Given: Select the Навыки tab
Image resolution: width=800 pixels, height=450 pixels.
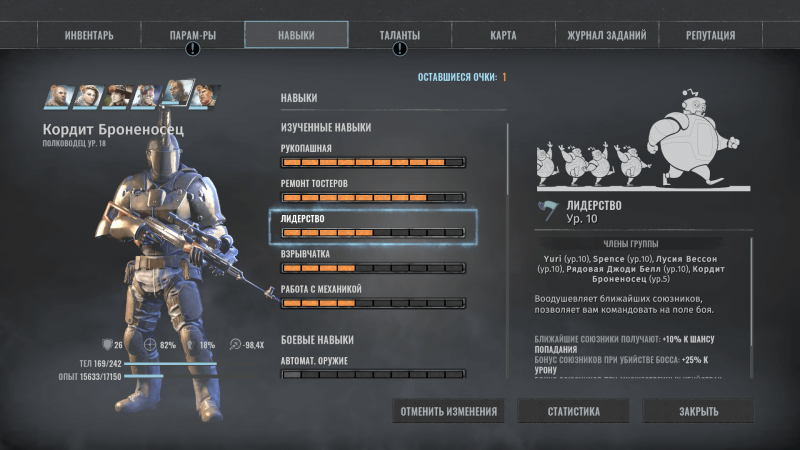Looking at the screenshot, I should click(296, 35).
